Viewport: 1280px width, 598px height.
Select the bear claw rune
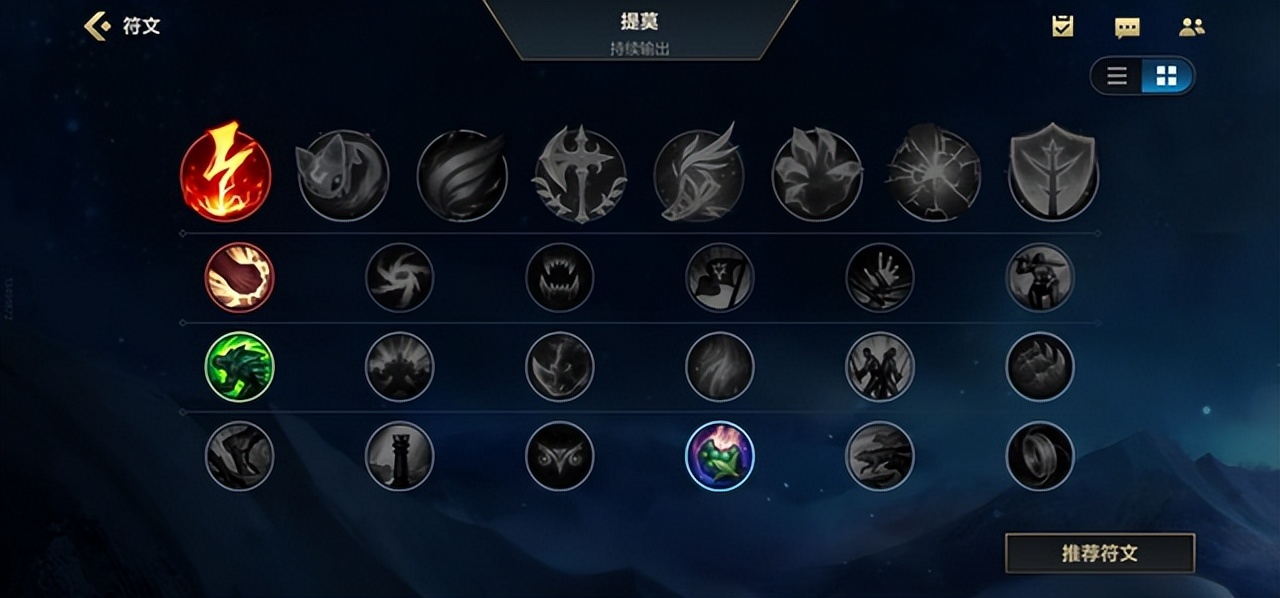[x=1039, y=367]
